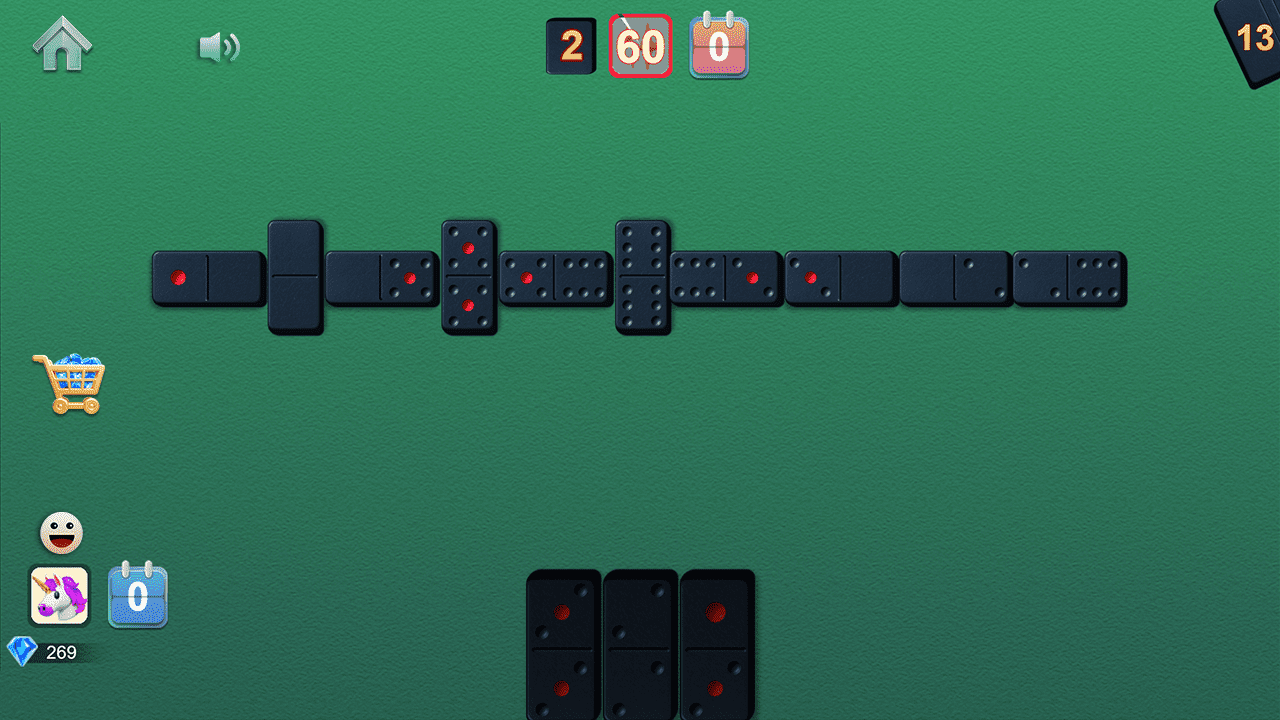Expand the emoji reactions panel
This screenshot has width=1280, height=720.
click(60, 531)
